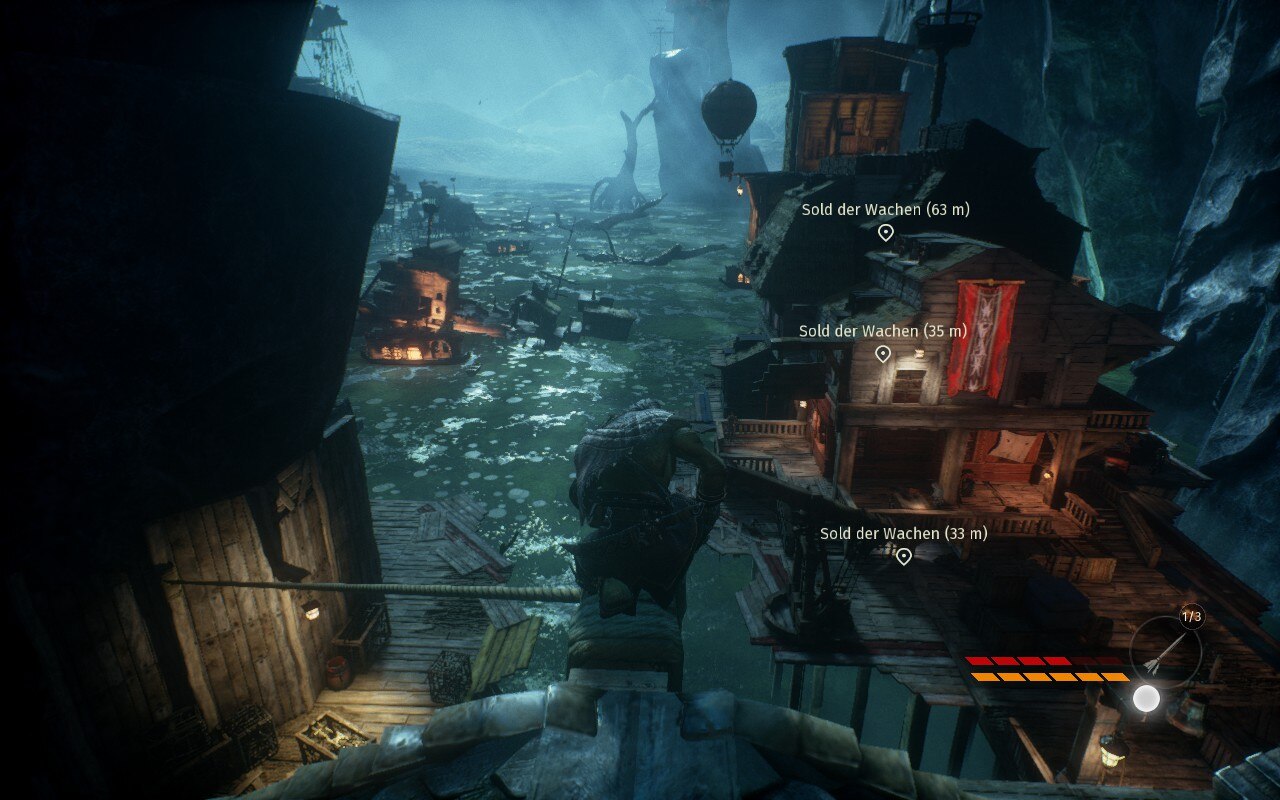Choose the Sold der Wachen waypoint at 33 m

click(904, 556)
